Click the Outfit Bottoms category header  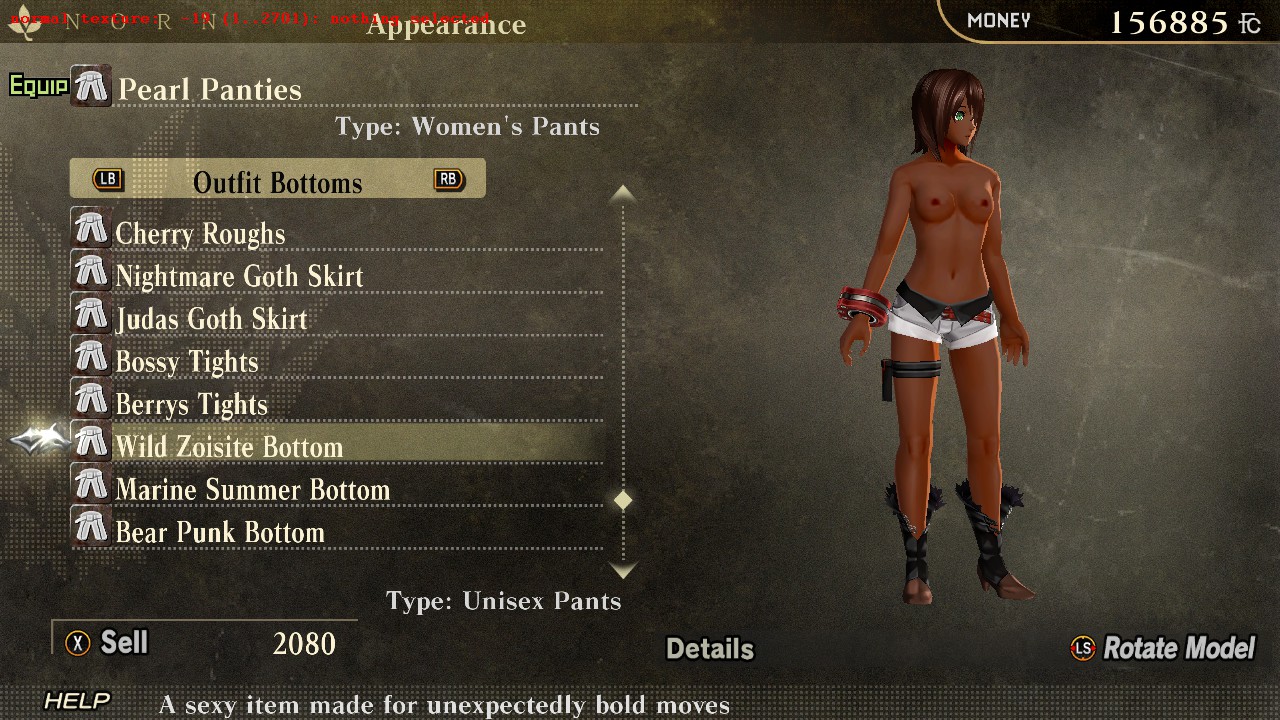click(277, 181)
